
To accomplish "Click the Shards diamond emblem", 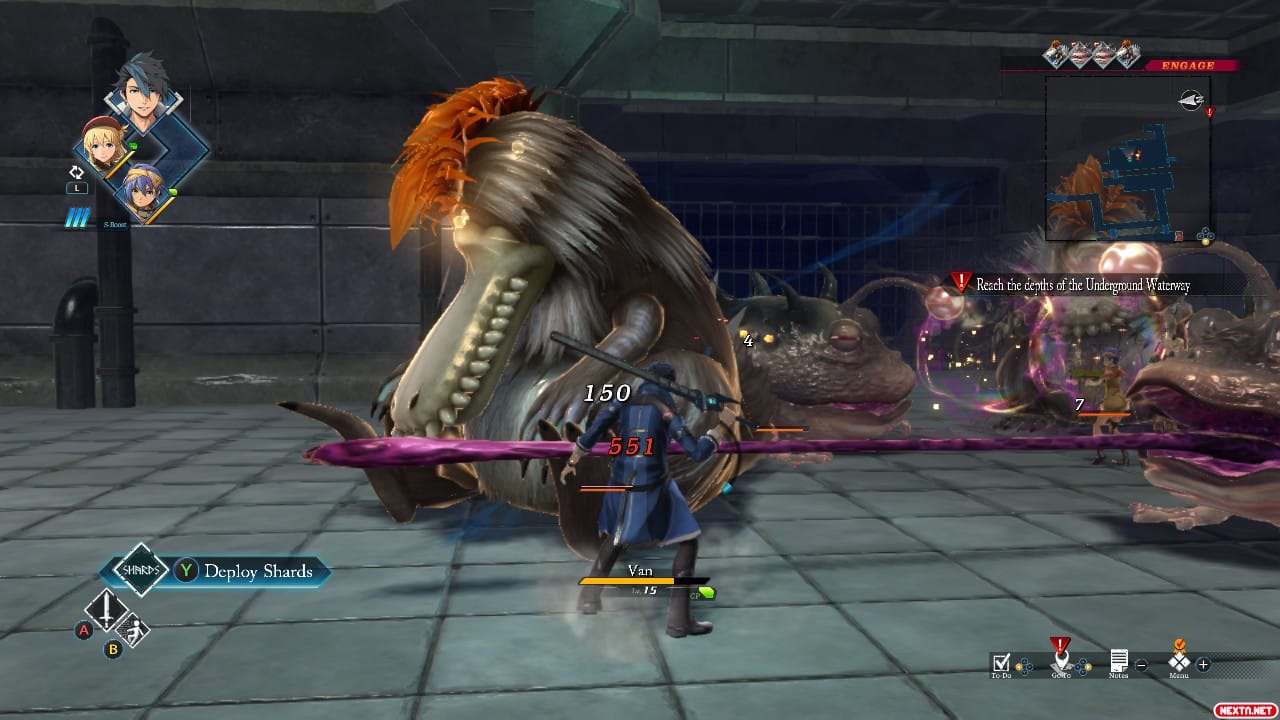I will [140, 571].
